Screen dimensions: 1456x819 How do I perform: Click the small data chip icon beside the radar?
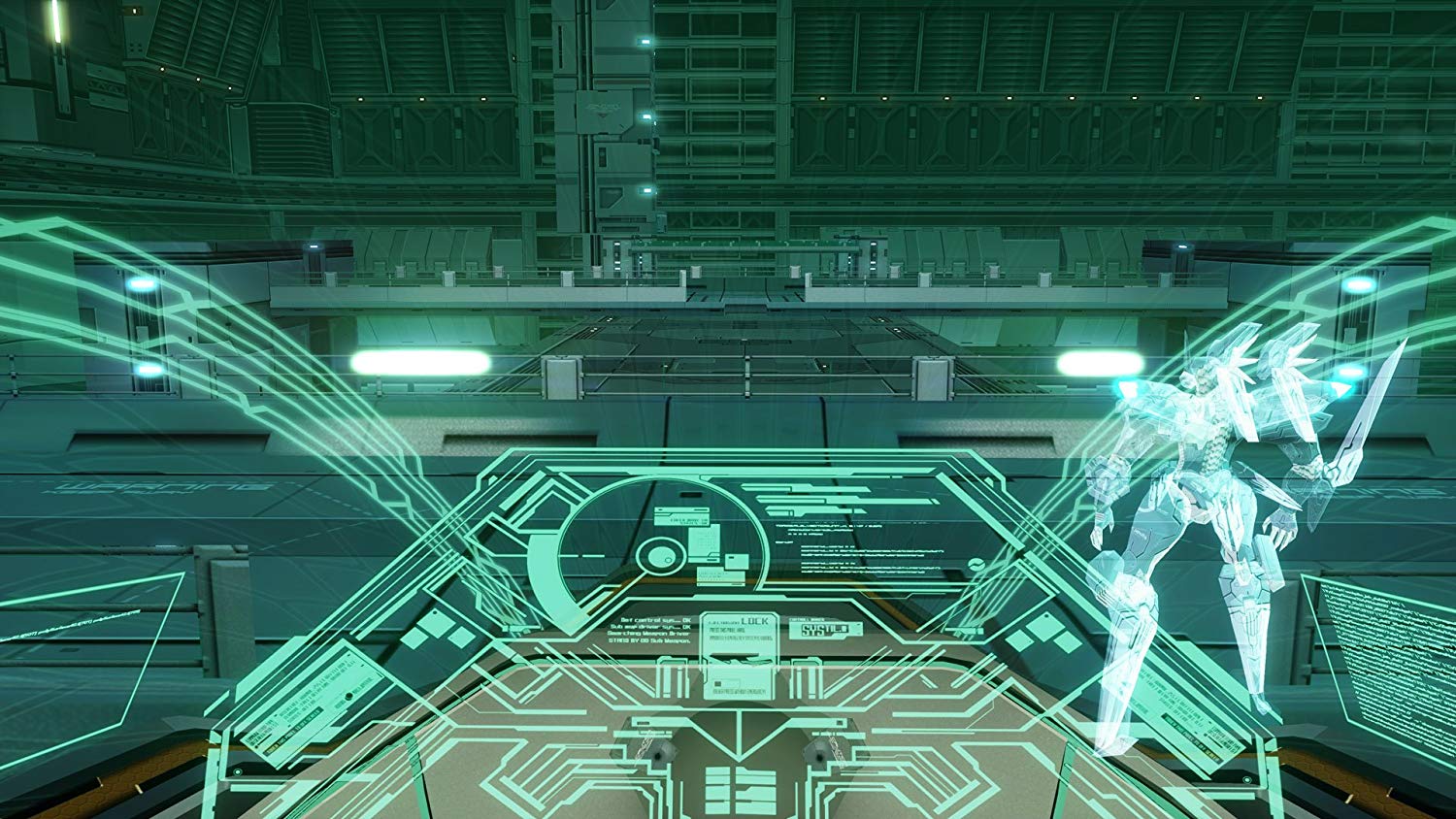(x=737, y=561)
